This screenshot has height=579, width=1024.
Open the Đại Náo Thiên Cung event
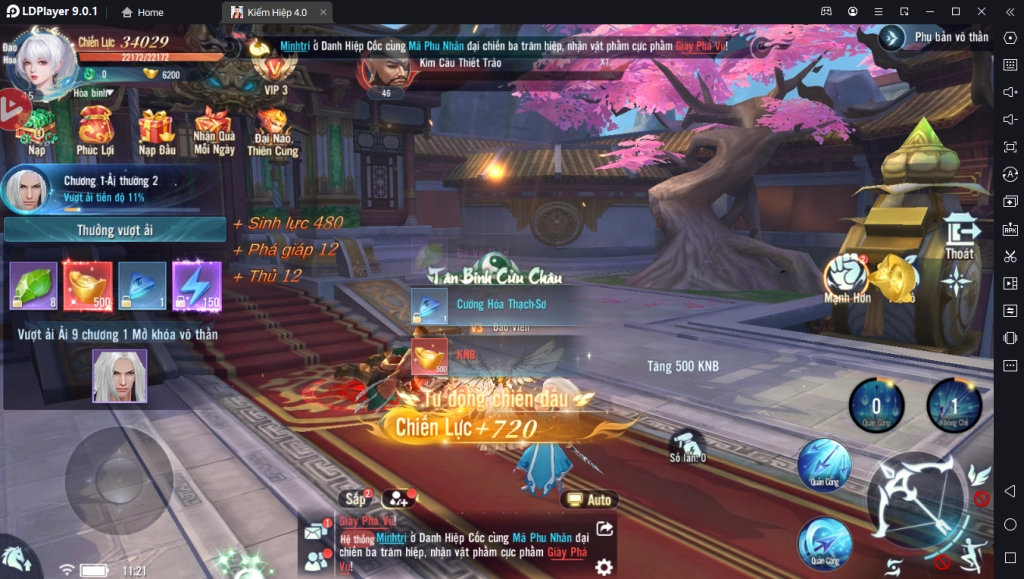coord(272,129)
